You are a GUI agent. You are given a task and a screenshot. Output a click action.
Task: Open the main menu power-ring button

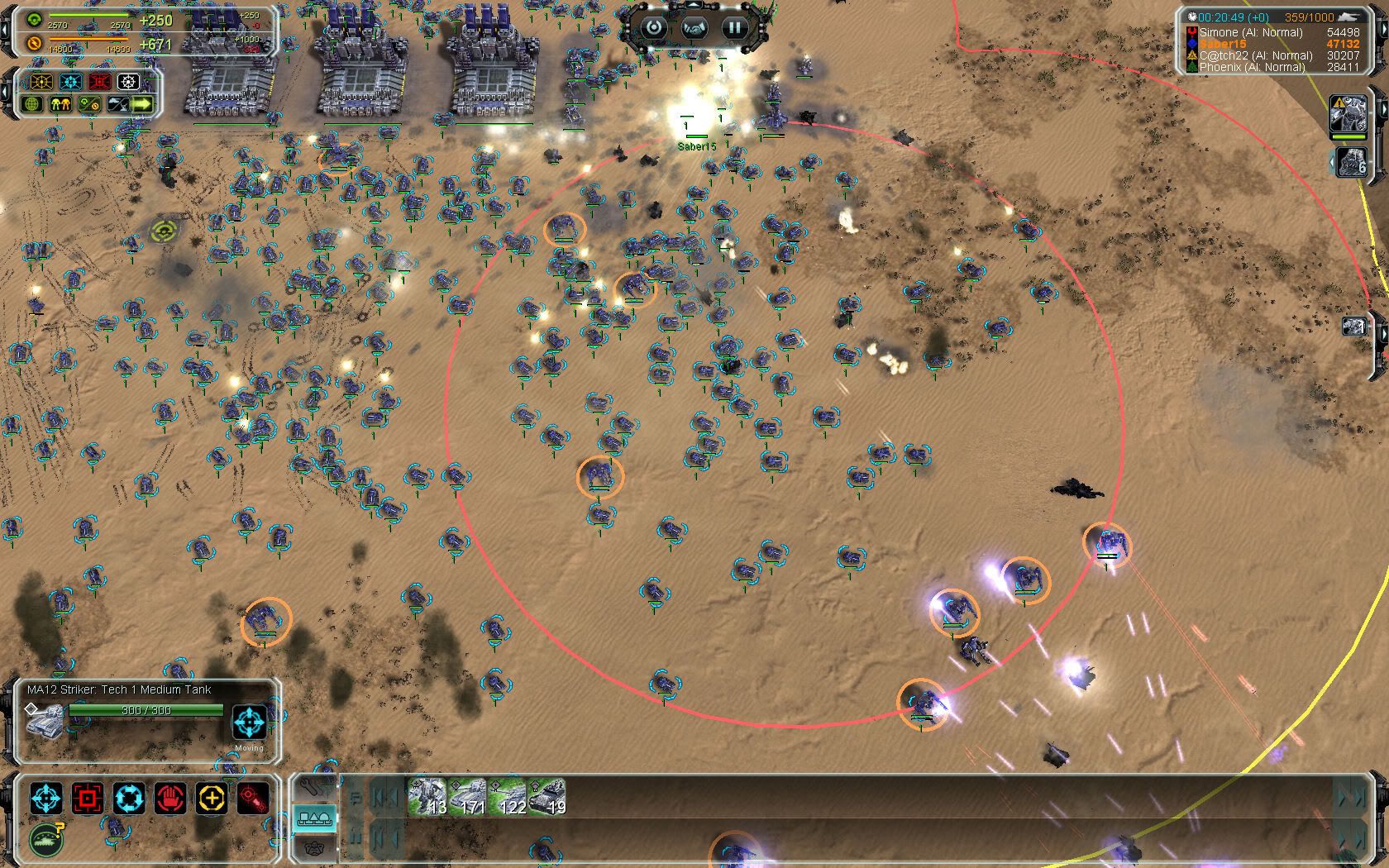[x=654, y=27]
